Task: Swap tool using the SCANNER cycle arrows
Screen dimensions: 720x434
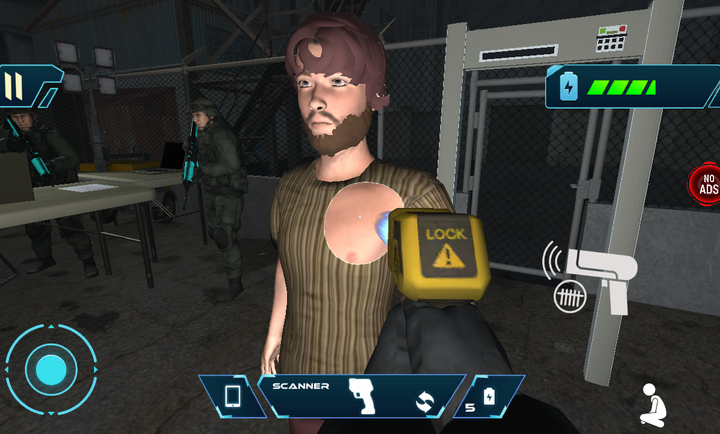Action: 426,403
